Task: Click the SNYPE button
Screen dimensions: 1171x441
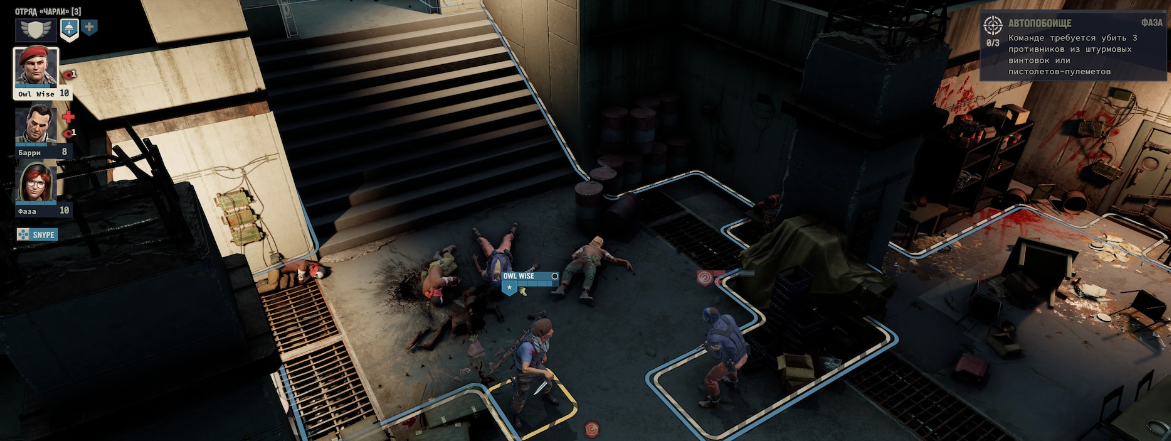Action: coord(37,235)
